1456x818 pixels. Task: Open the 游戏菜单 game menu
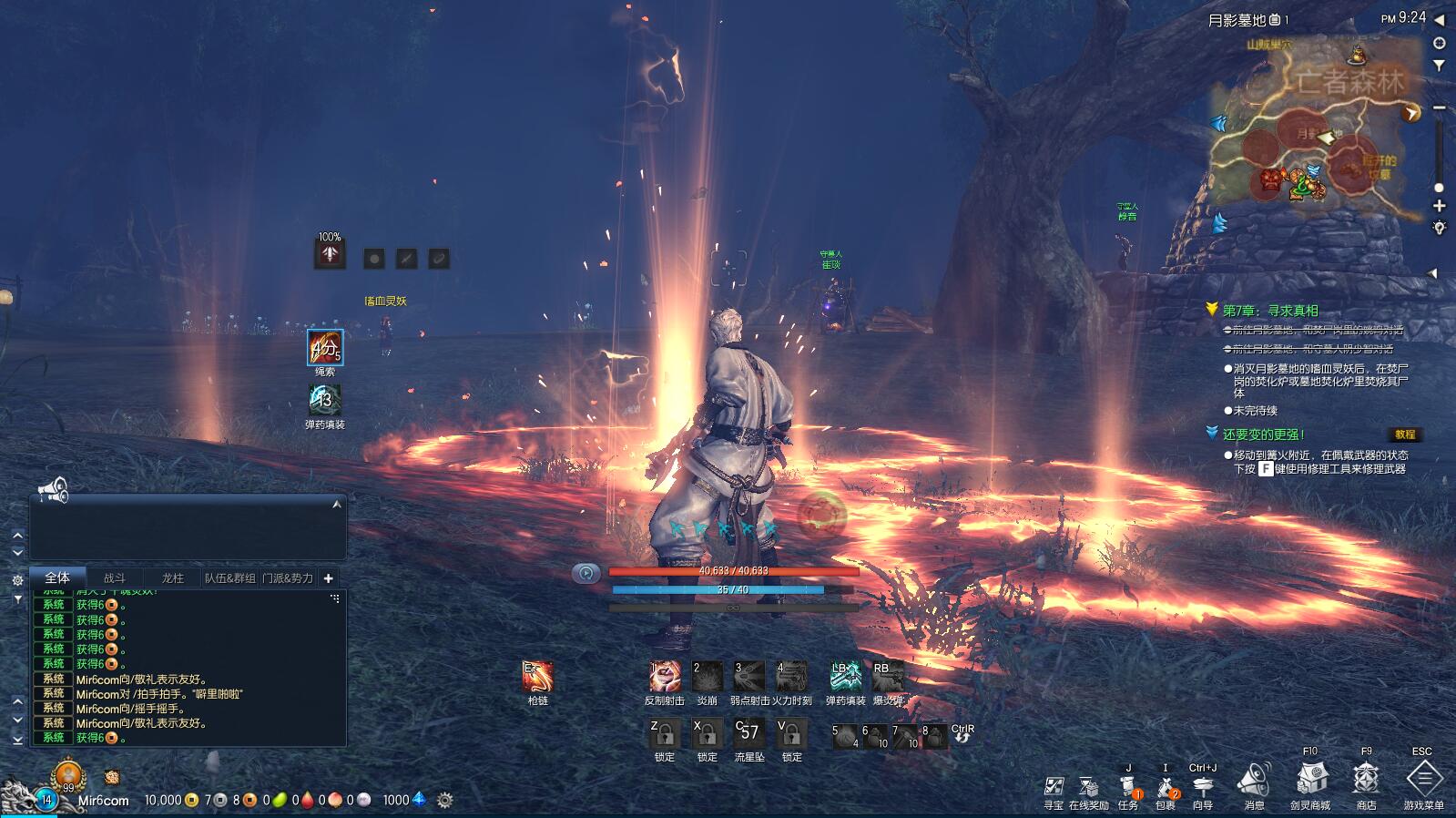(x=1423, y=781)
